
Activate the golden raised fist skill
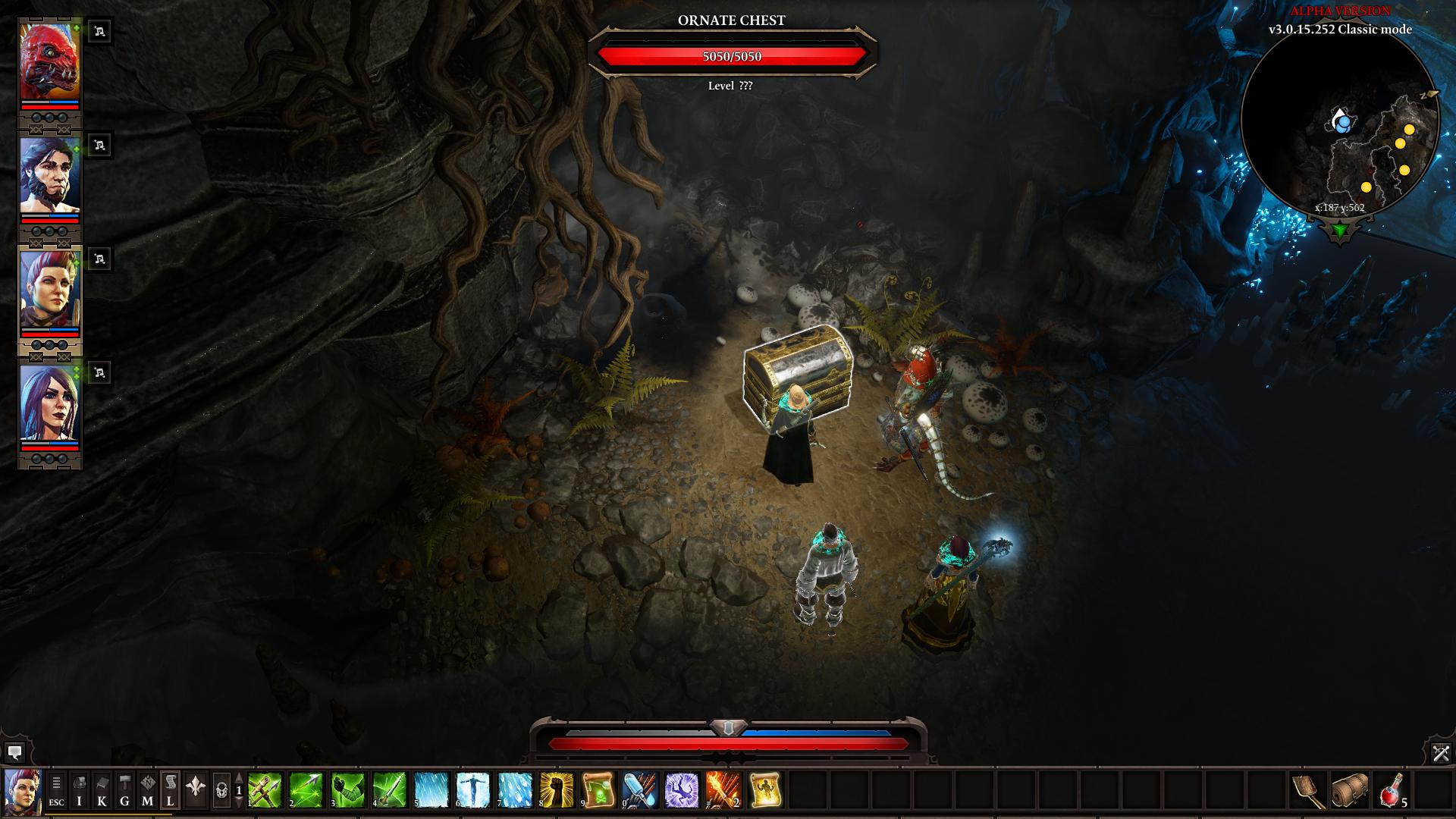[x=557, y=790]
